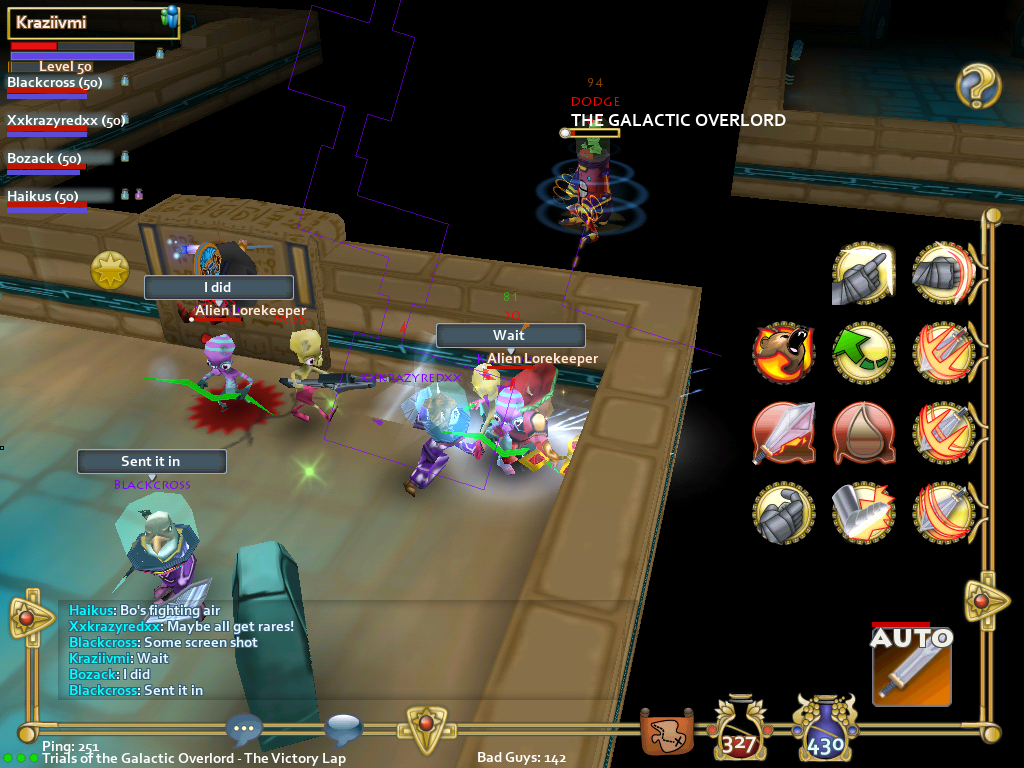The image size is (1024, 768).
Task: Open the question mark help button
Action: pos(978,86)
